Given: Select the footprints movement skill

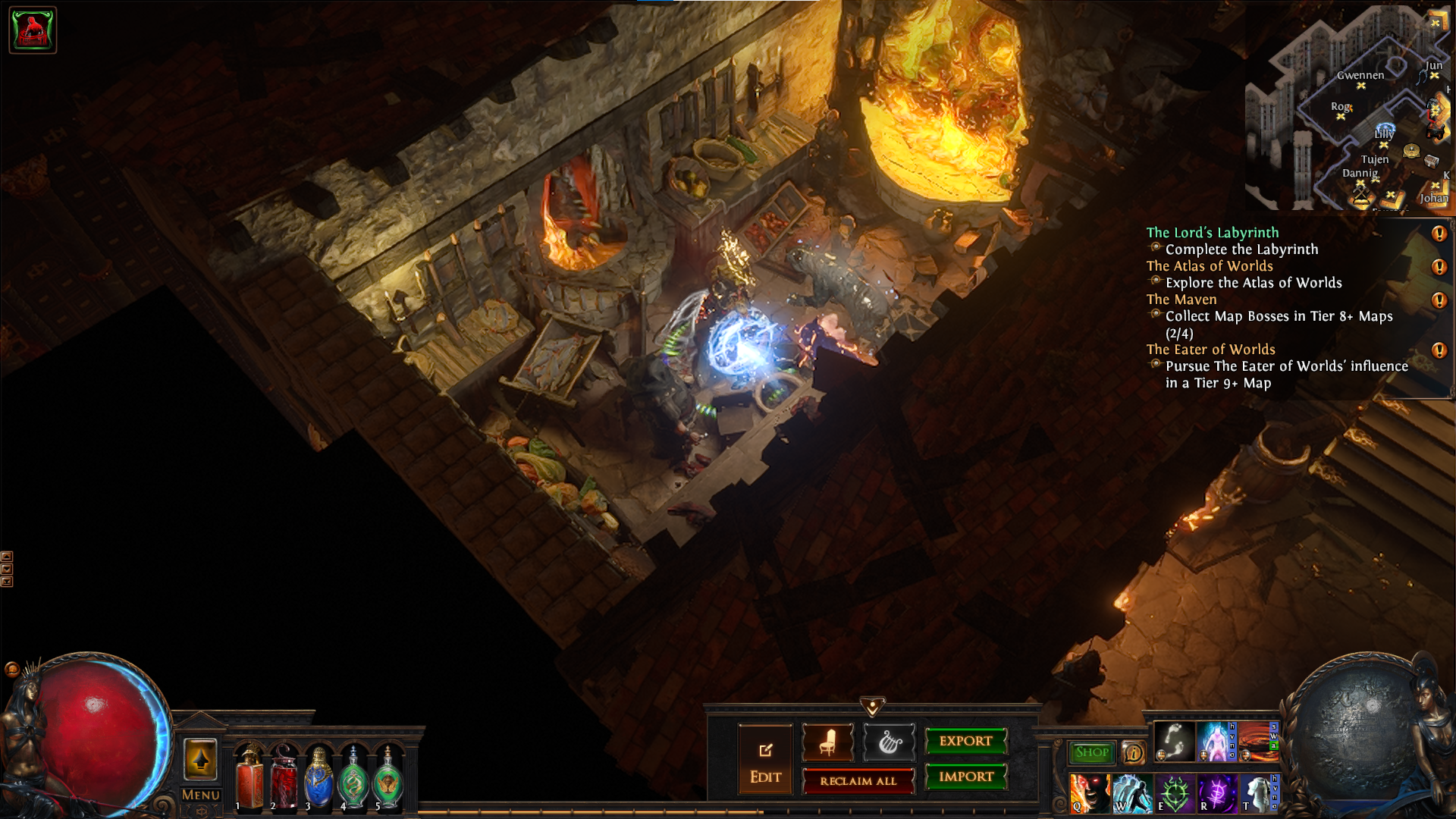Looking at the screenshot, I should pos(1174,741).
